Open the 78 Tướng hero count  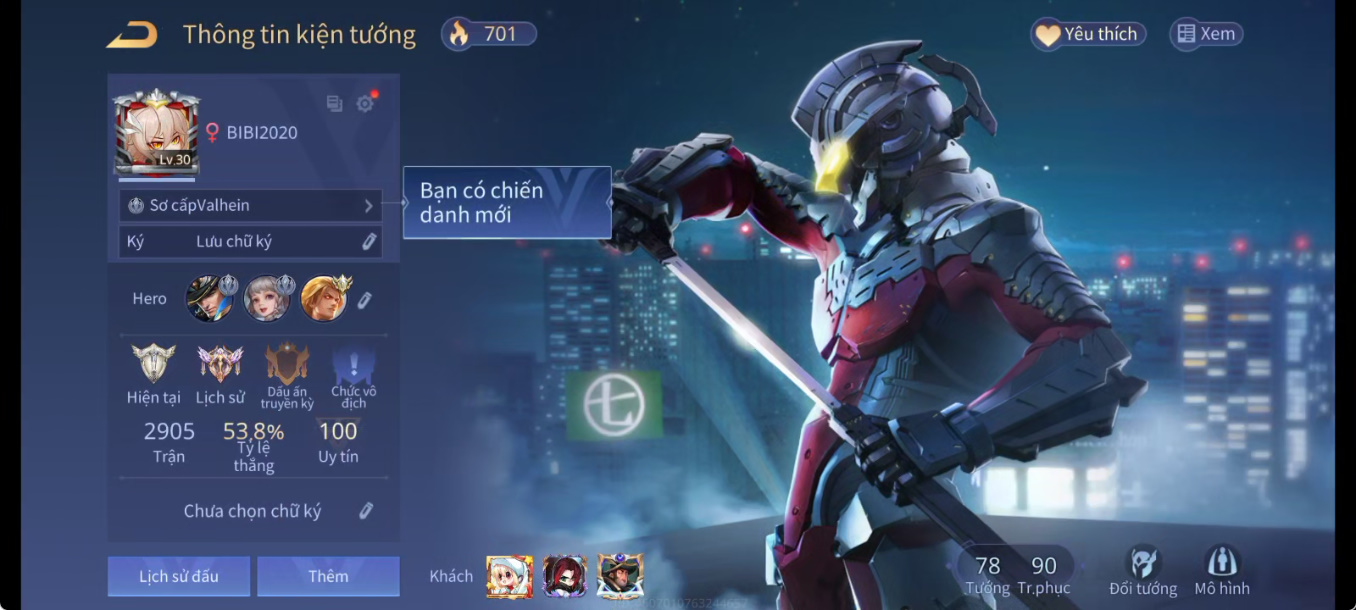point(987,575)
